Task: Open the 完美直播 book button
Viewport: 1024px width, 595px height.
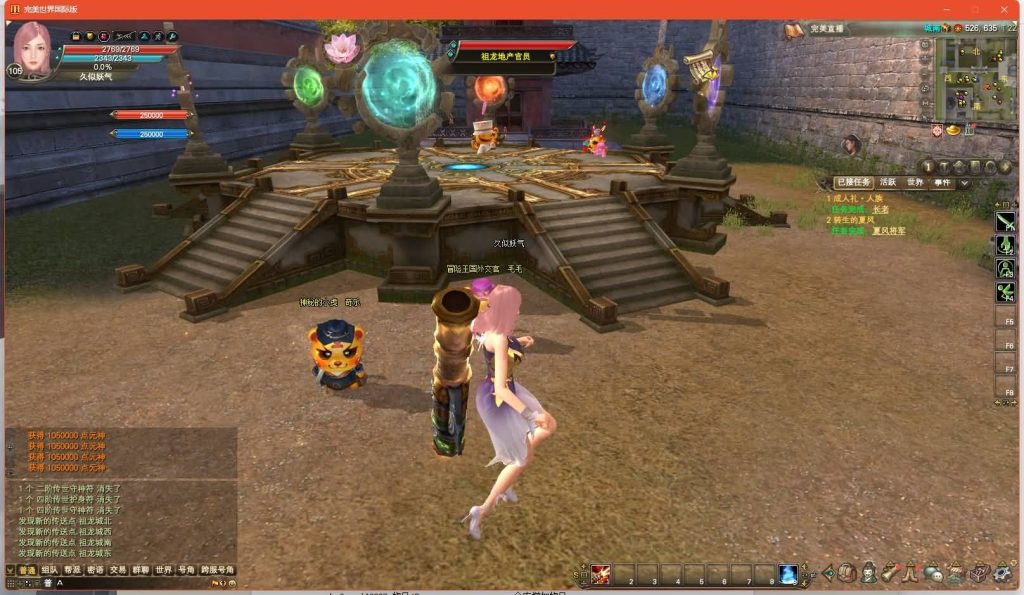Action: pyautogui.click(x=794, y=30)
